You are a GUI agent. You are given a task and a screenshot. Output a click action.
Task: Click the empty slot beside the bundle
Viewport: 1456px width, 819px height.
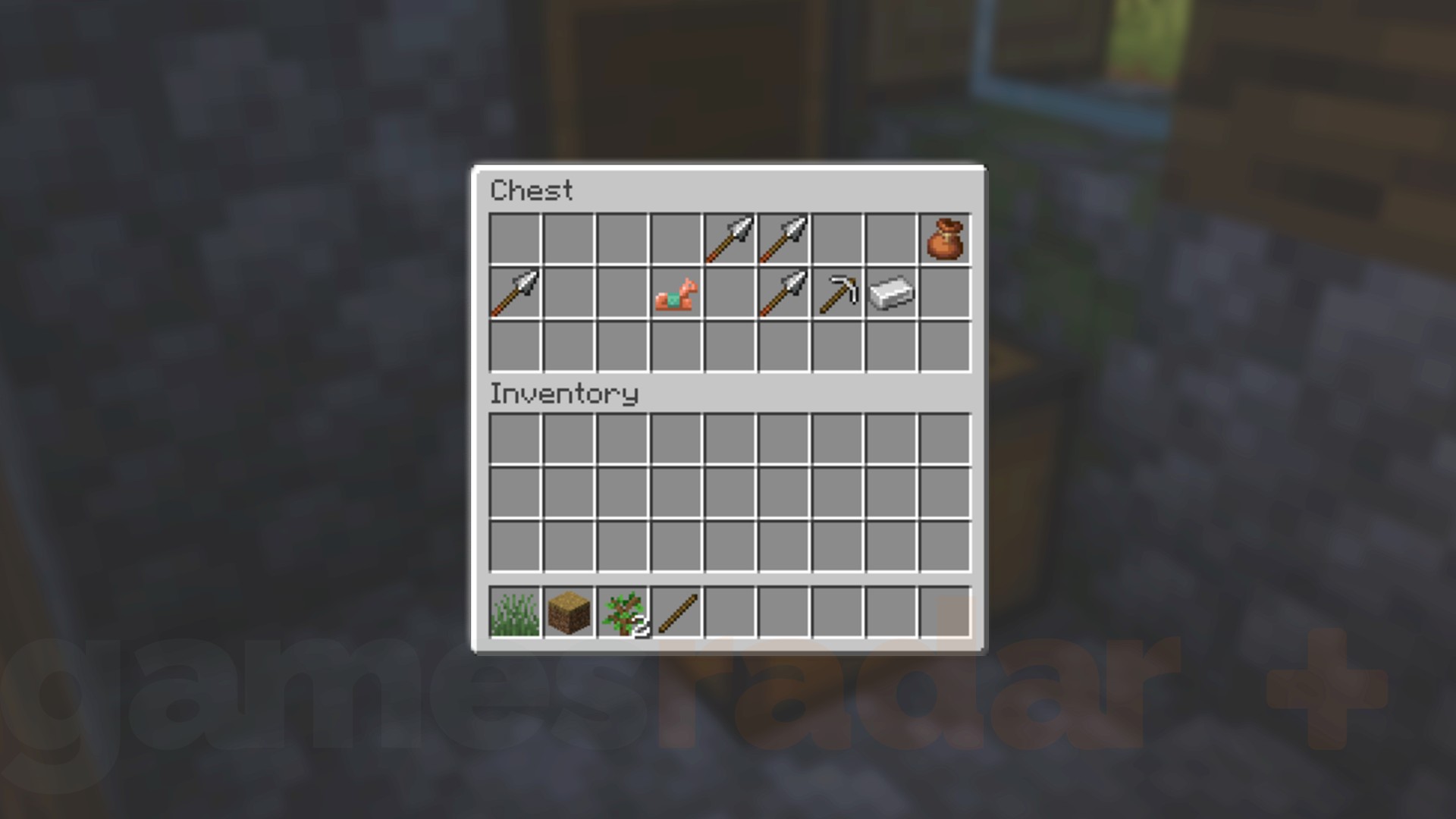click(x=892, y=240)
